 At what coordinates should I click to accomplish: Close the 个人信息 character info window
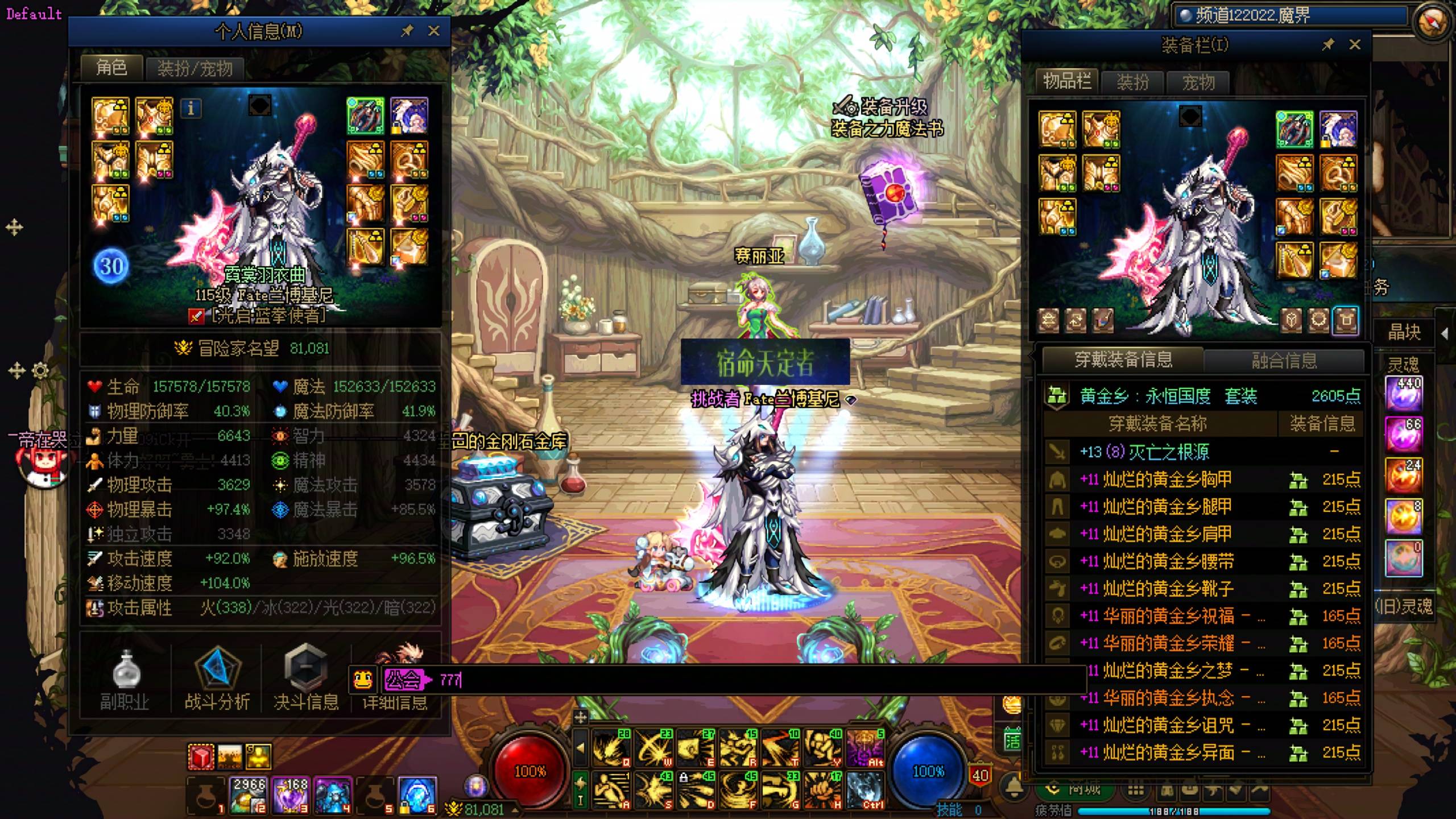[x=434, y=31]
